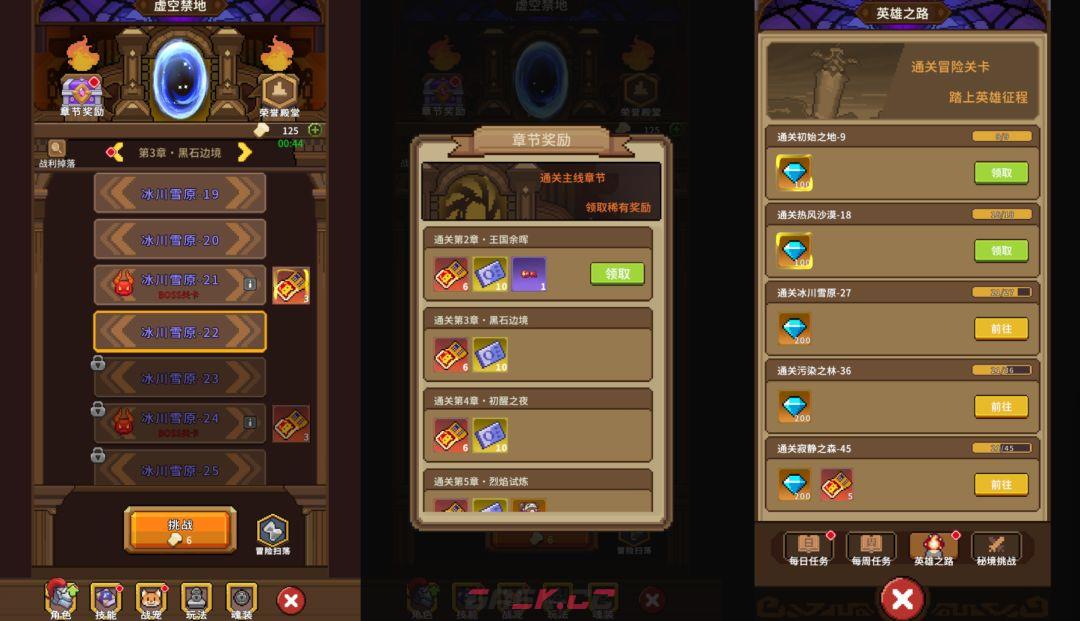Switch to the 秘境挑战 tab

(995, 548)
